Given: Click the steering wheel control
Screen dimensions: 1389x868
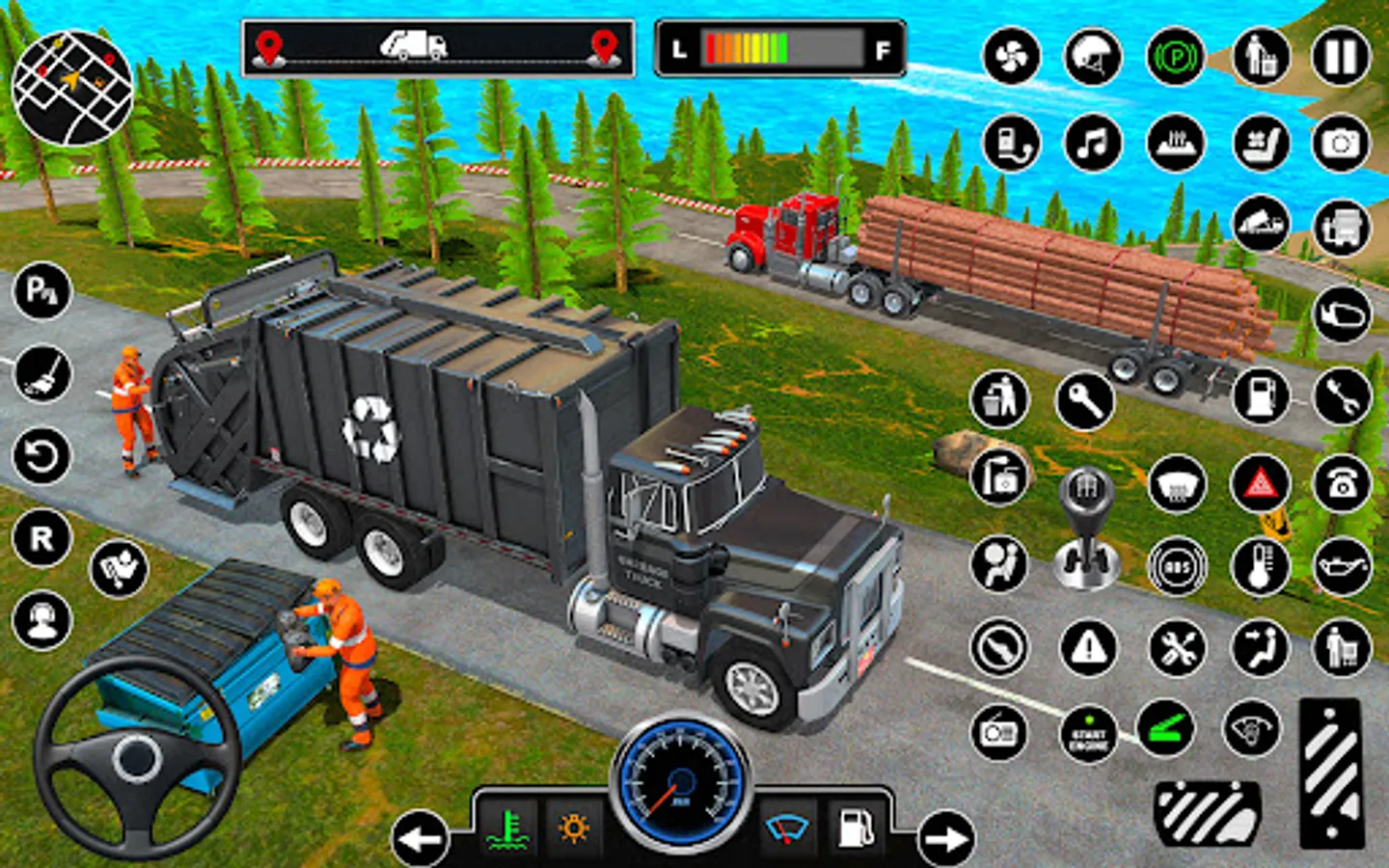Looking at the screenshot, I should point(137,757).
